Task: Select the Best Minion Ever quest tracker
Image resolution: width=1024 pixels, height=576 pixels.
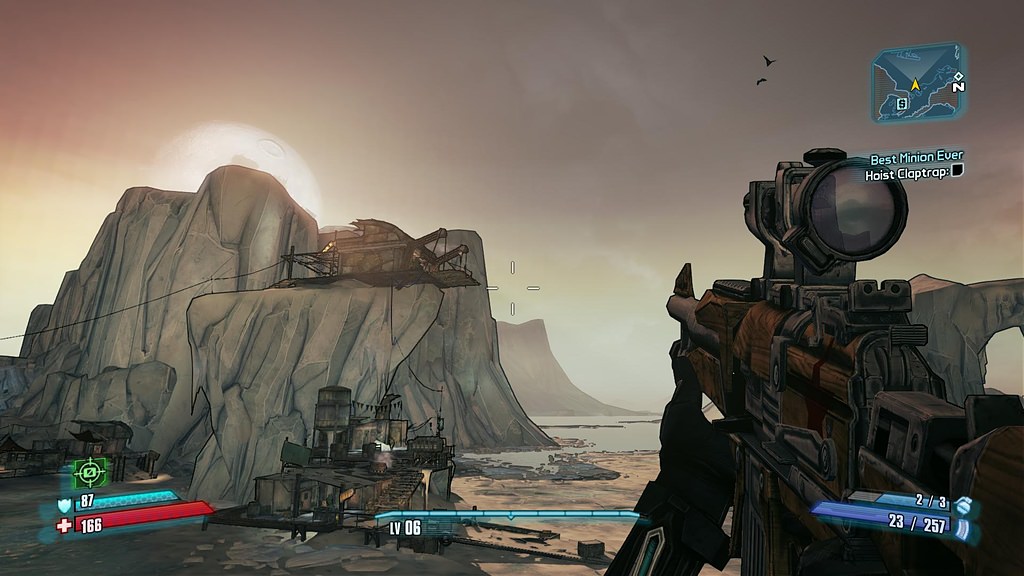Action: tap(916, 158)
